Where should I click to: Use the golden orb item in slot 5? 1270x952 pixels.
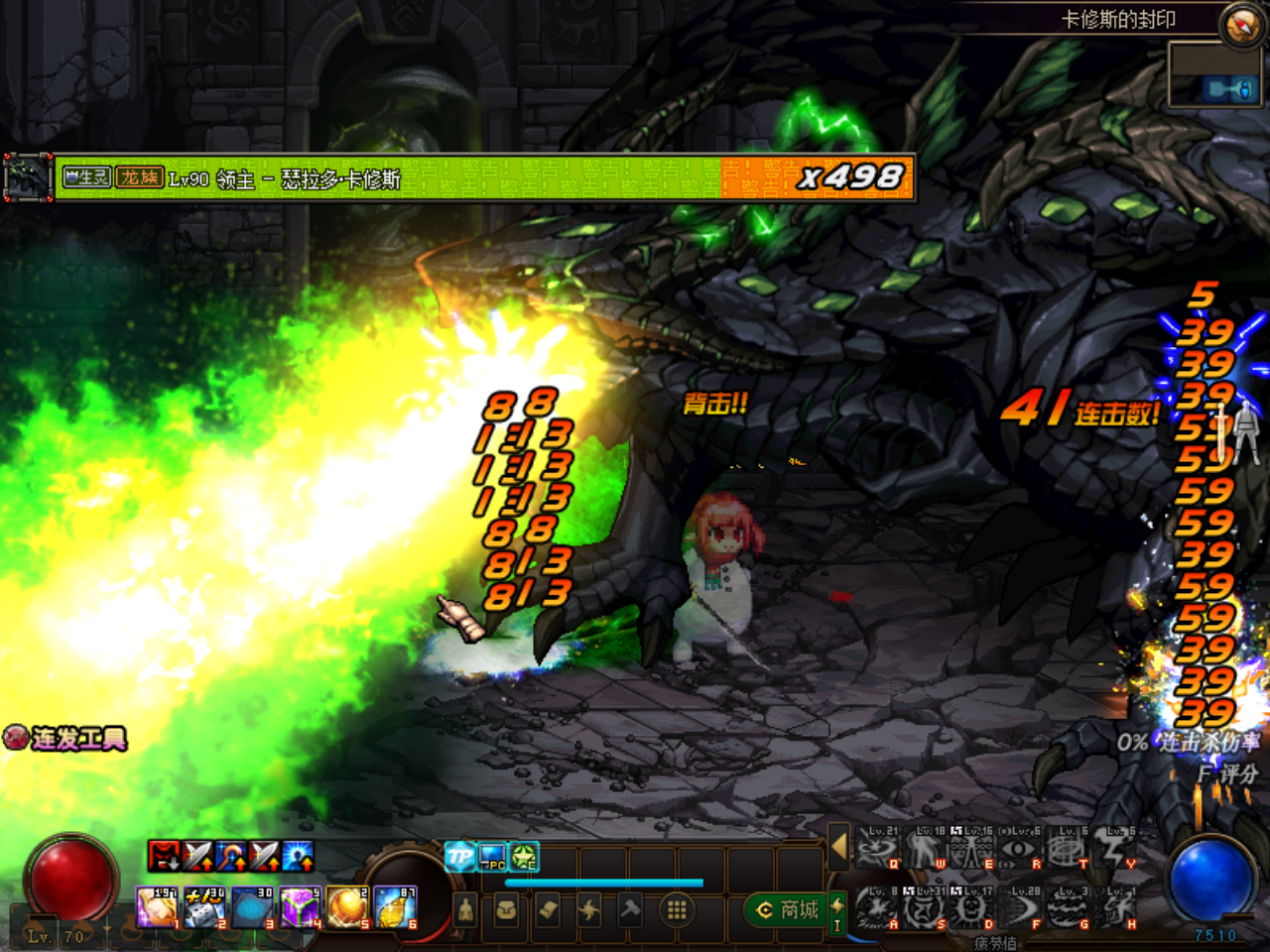tap(346, 907)
